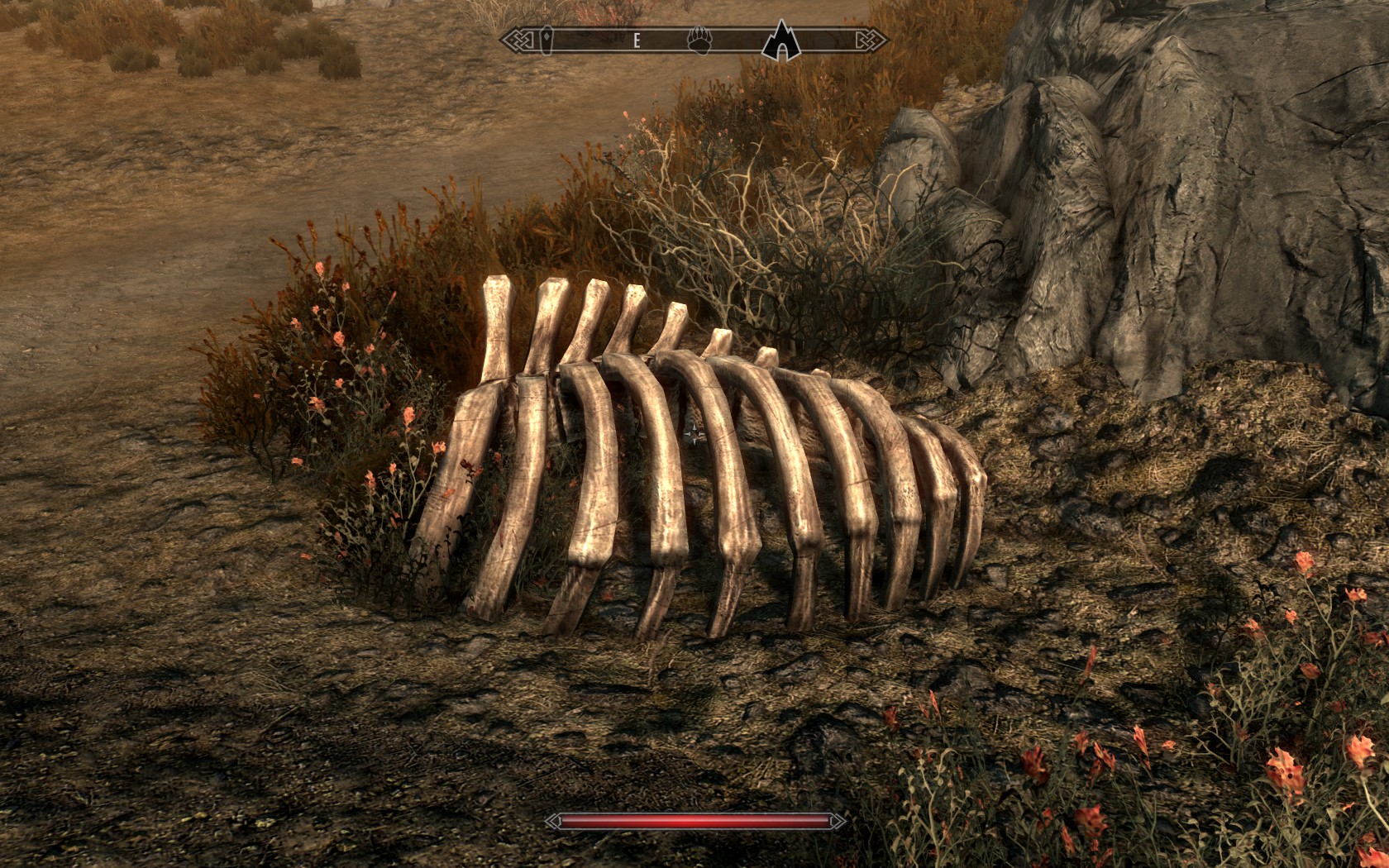Viewport: 1389px width, 868px height.
Task: Select the mountain cave marker on compass
Action: (780, 40)
